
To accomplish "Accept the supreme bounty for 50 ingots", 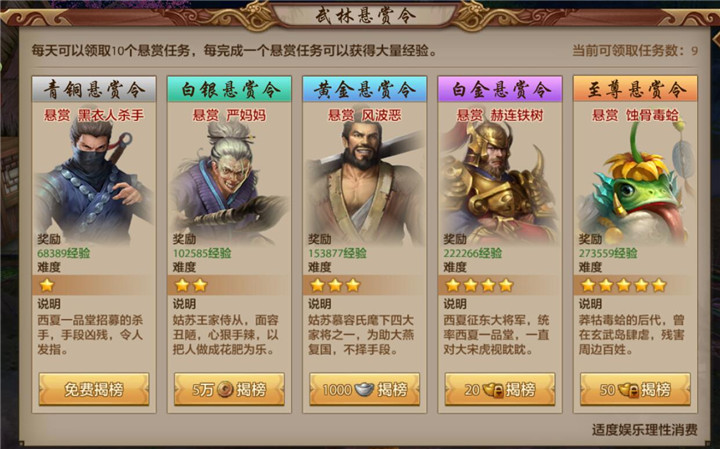I will [x=634, y=389].
